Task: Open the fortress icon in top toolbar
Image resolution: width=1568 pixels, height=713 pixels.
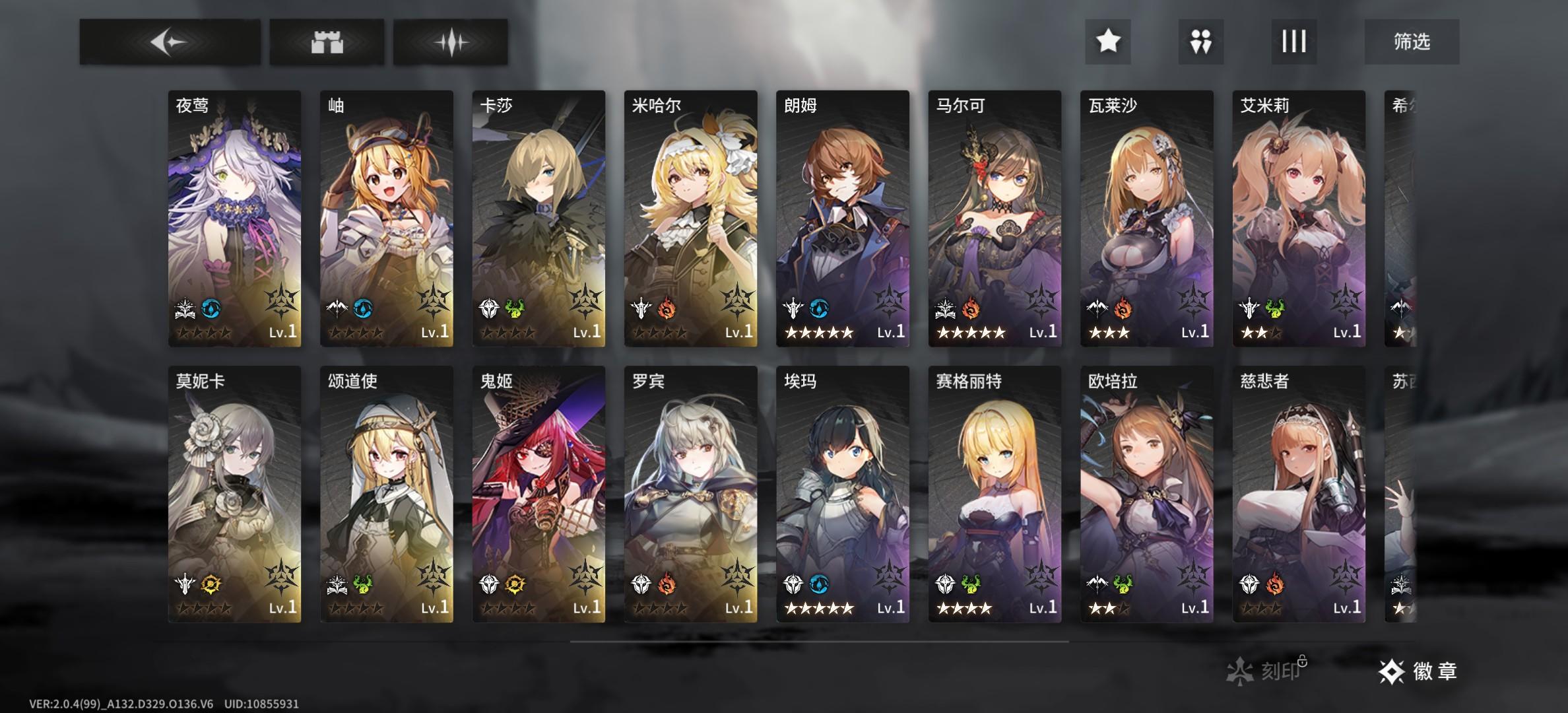Action: point(328,42)
